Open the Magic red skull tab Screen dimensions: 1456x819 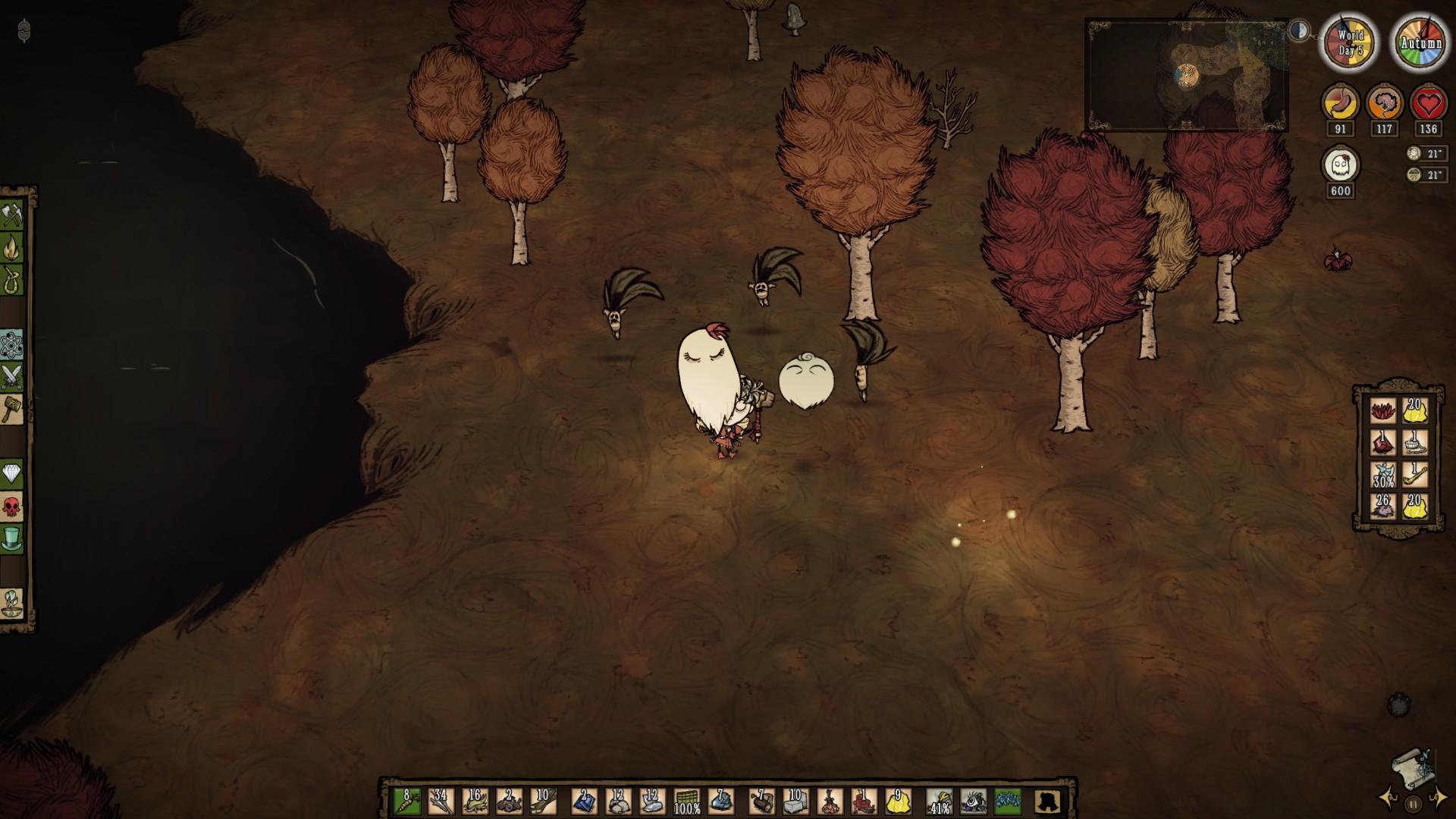pos(13,506)
